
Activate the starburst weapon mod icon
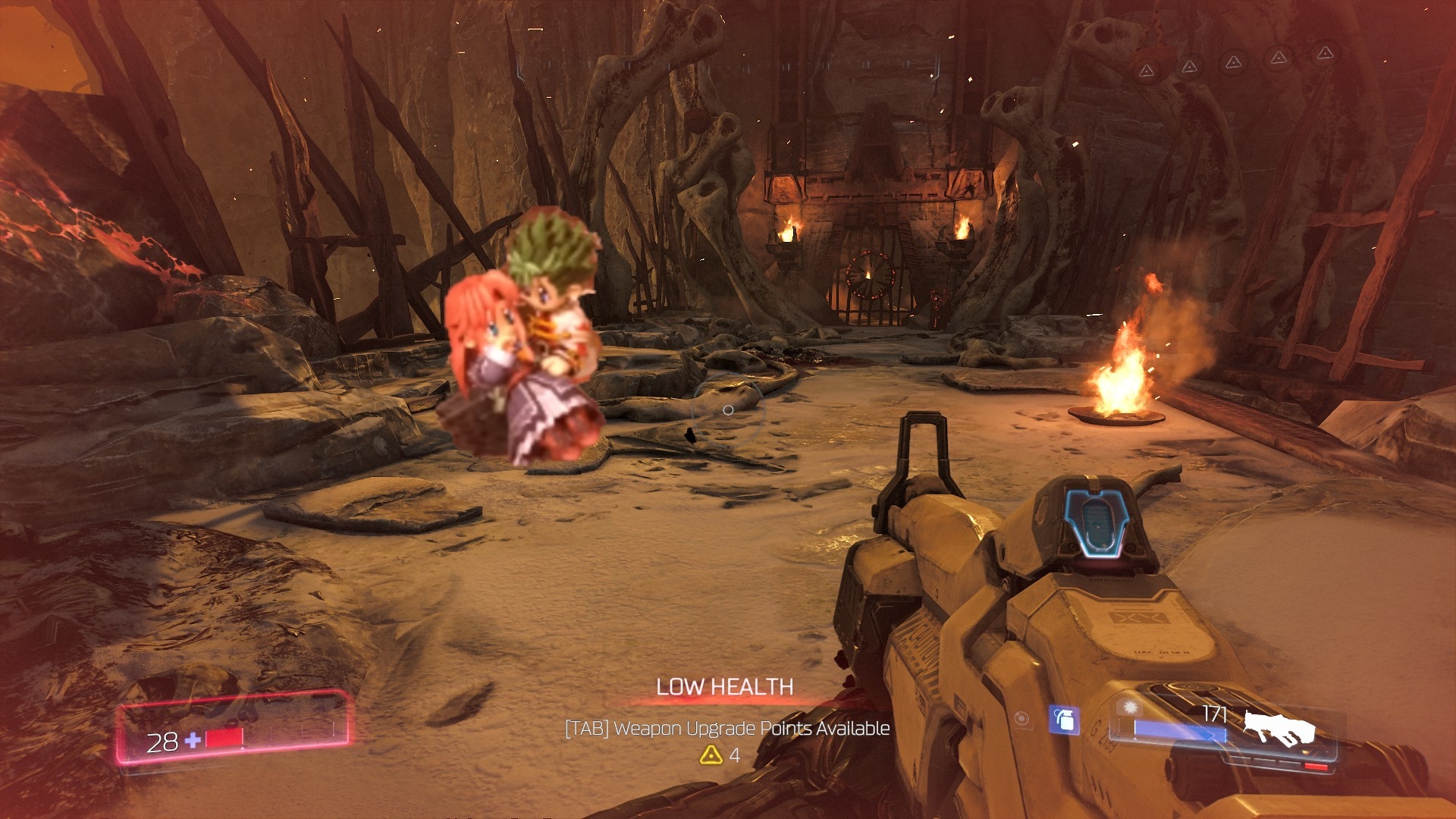1131,708
